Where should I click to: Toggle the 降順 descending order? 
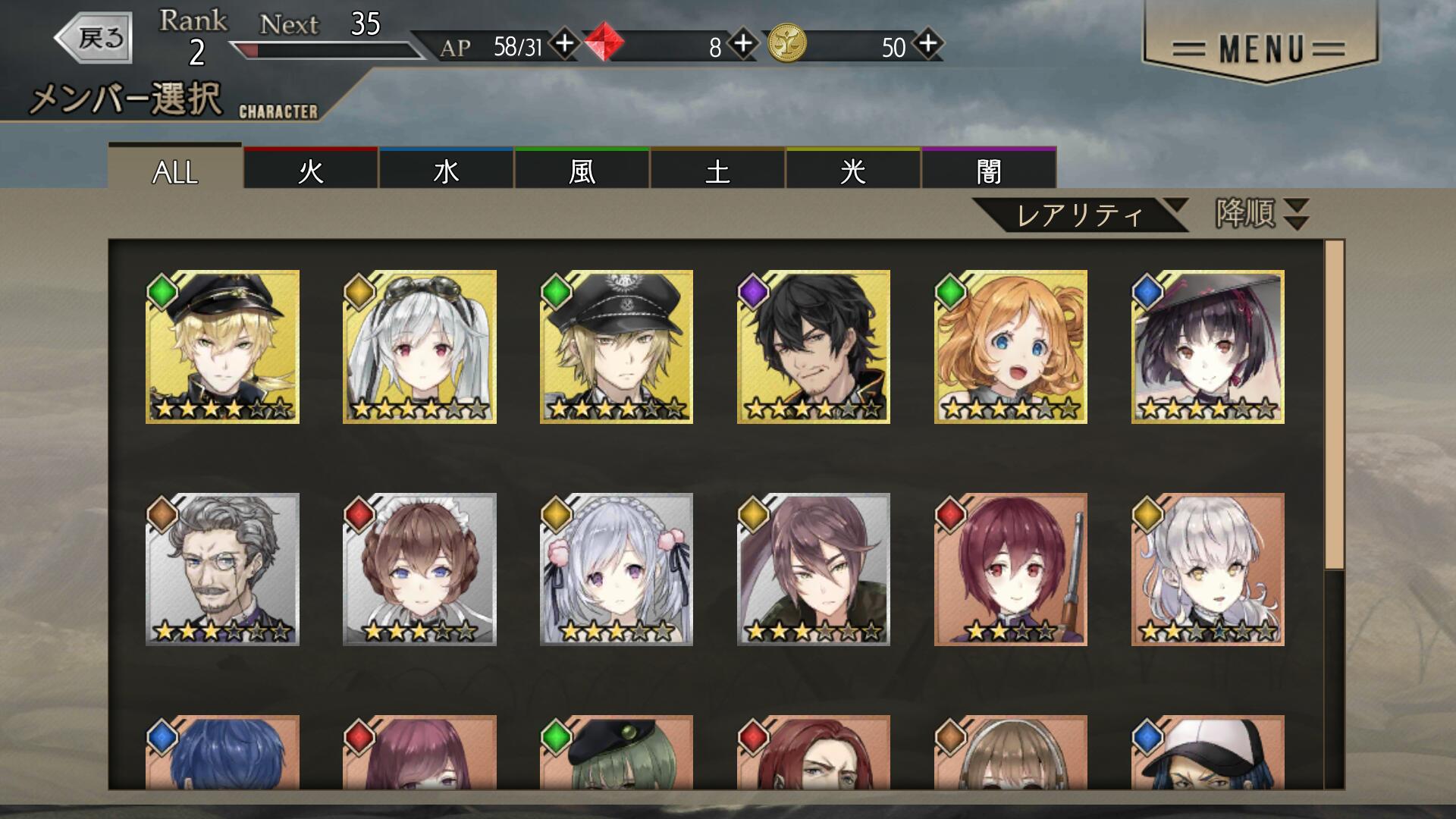point(1262,214)
